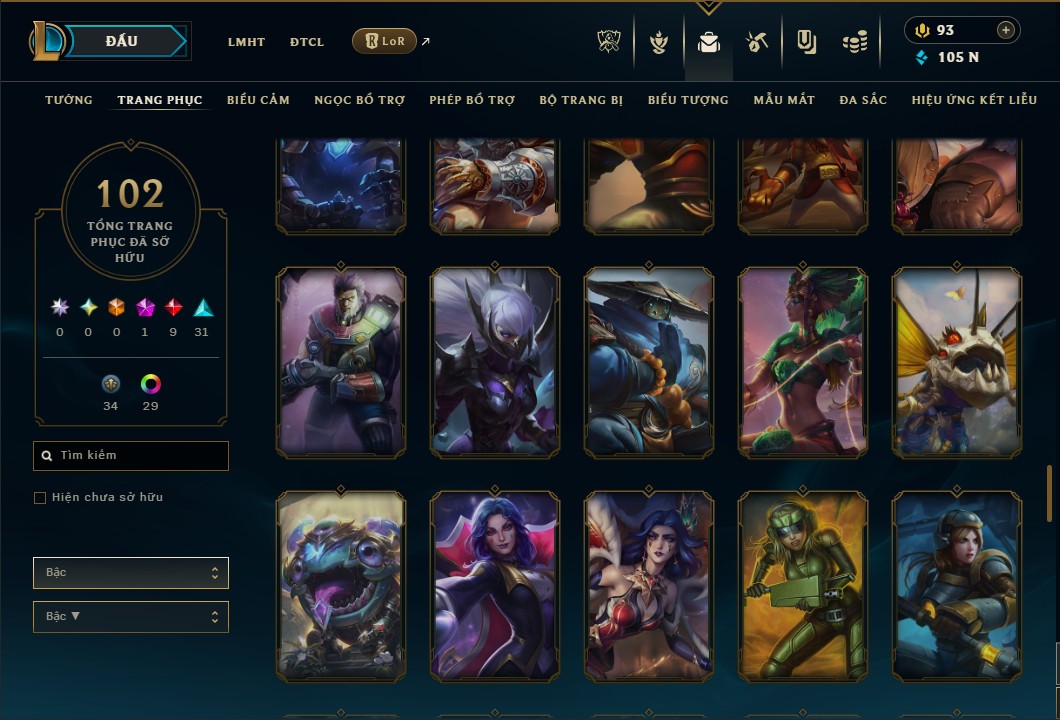Switch to the TƯỚNG tab
Screen dimensions: 1060x720
tap(69, 100)
